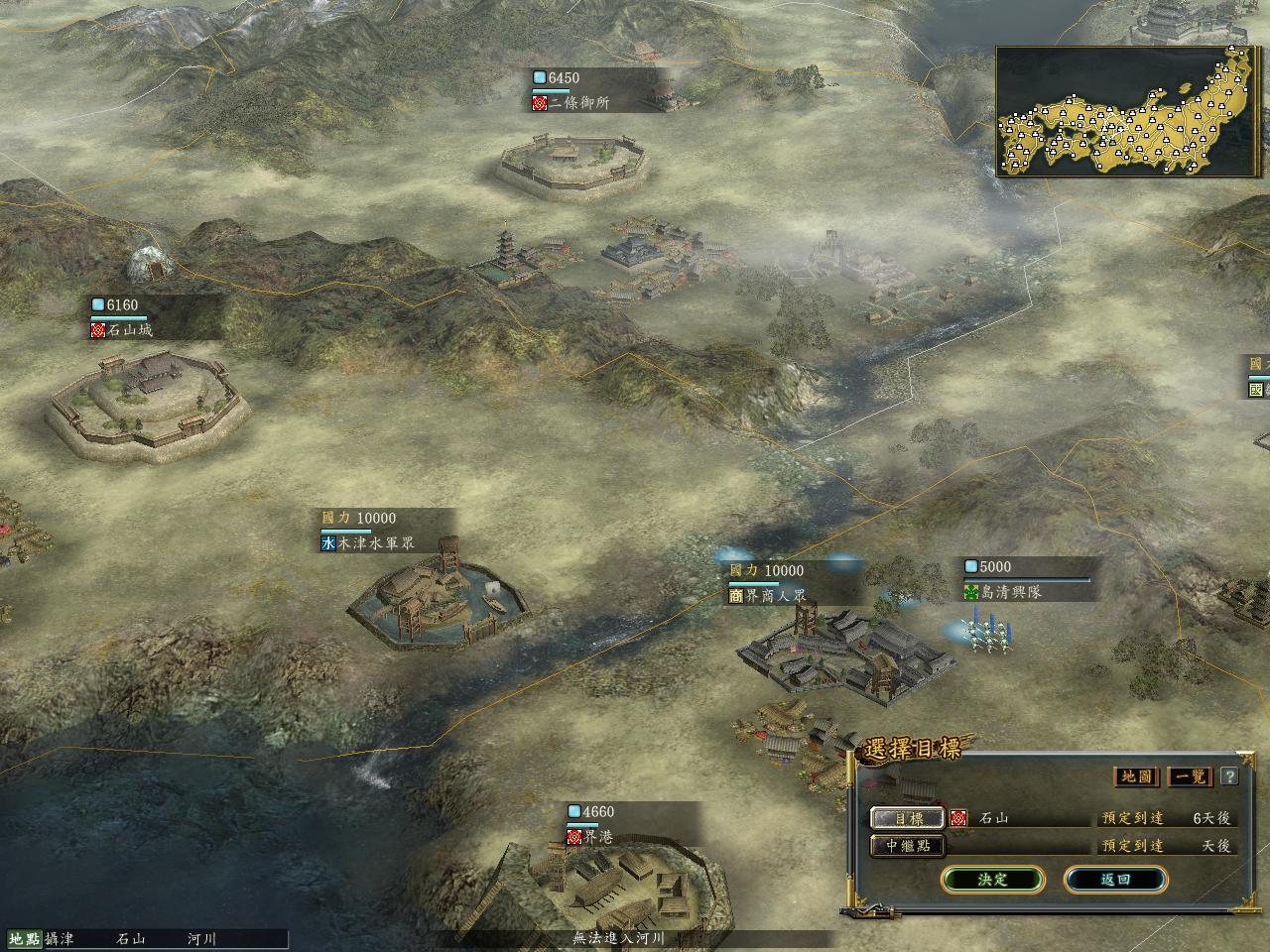The image size is (1270, 952).
Task: Open the 地圖 map view
Action: coord(1136,776)
